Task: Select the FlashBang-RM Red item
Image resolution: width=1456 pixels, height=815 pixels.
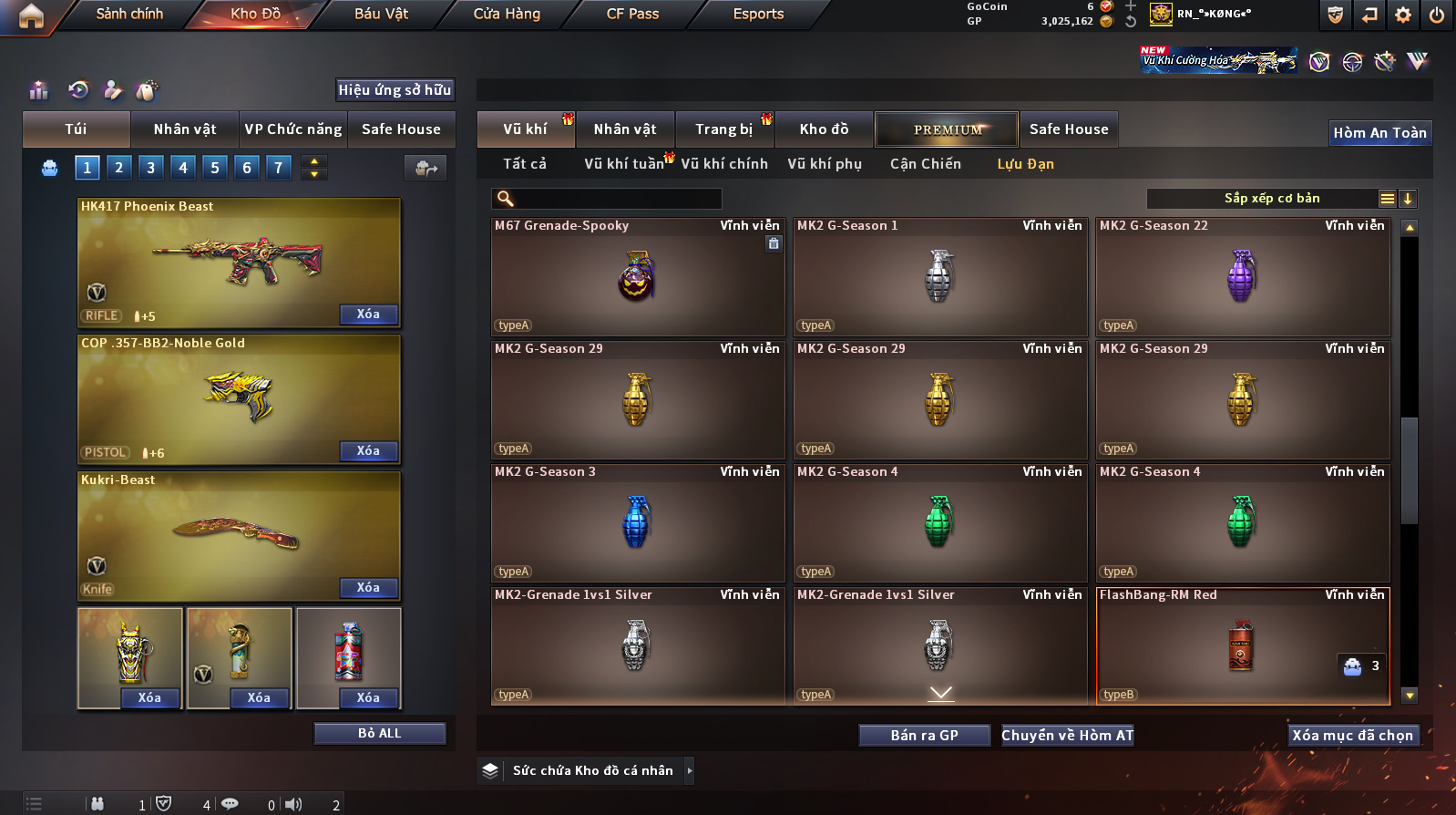Action: [x=1242, y=645]
